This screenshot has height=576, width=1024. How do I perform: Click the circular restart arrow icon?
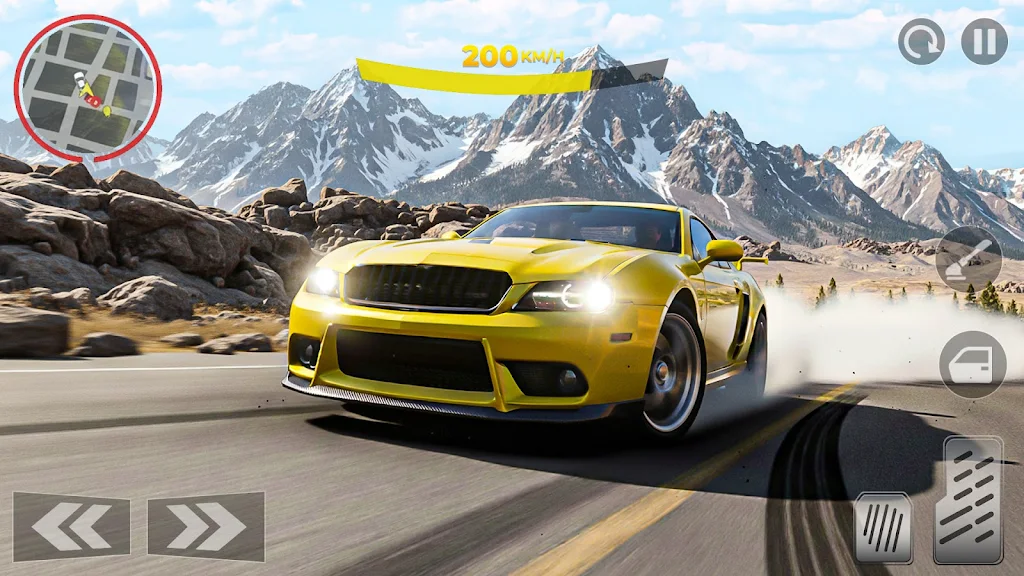921,42
